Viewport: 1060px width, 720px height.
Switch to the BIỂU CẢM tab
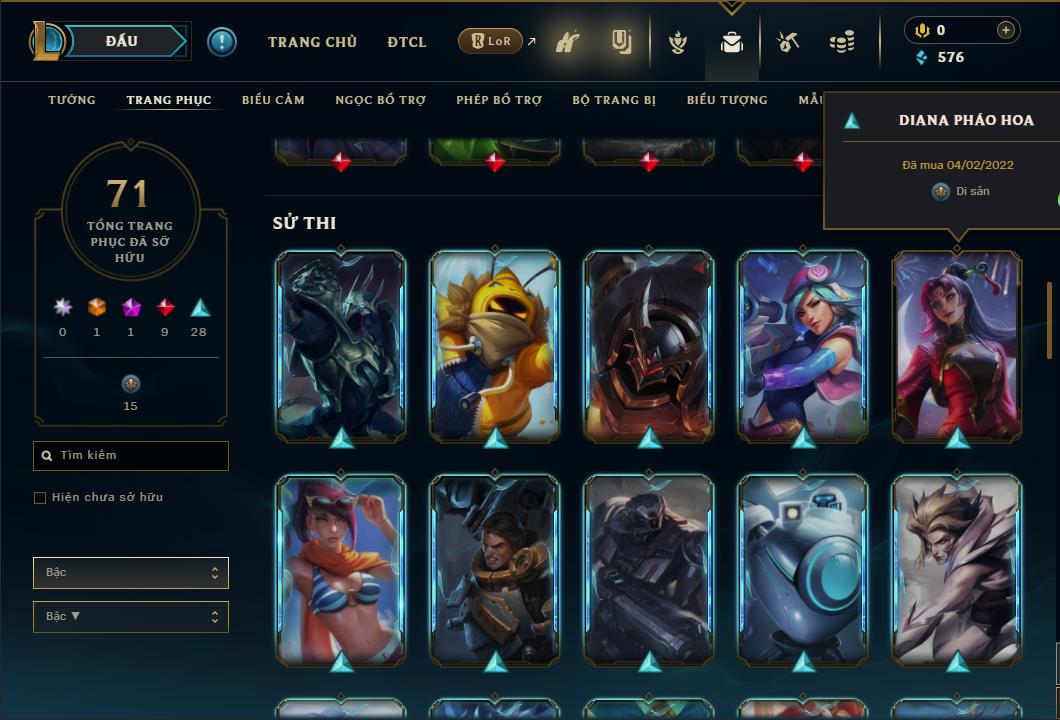273,100
